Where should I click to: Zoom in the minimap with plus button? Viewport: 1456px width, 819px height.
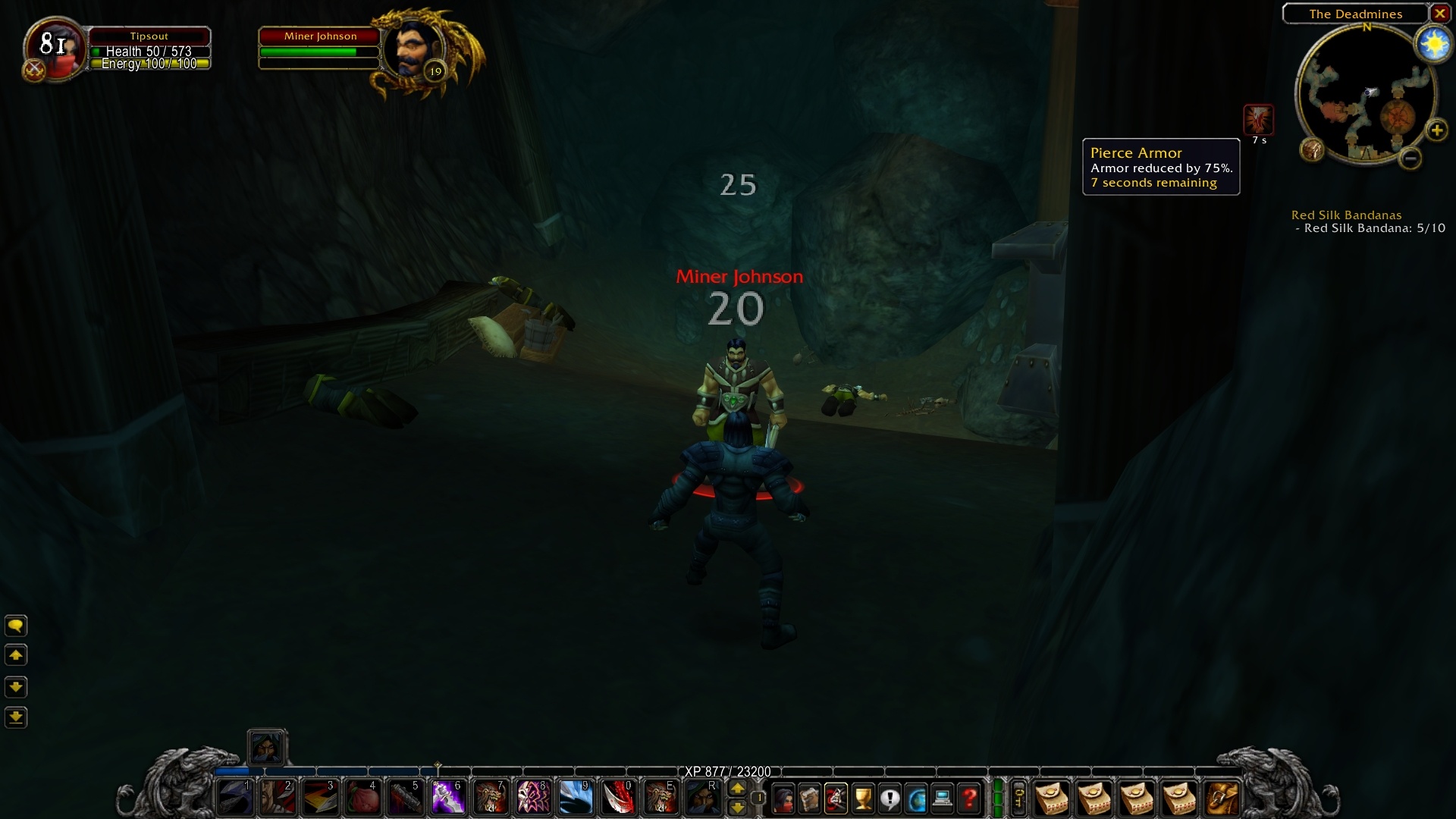point(1438,130)
